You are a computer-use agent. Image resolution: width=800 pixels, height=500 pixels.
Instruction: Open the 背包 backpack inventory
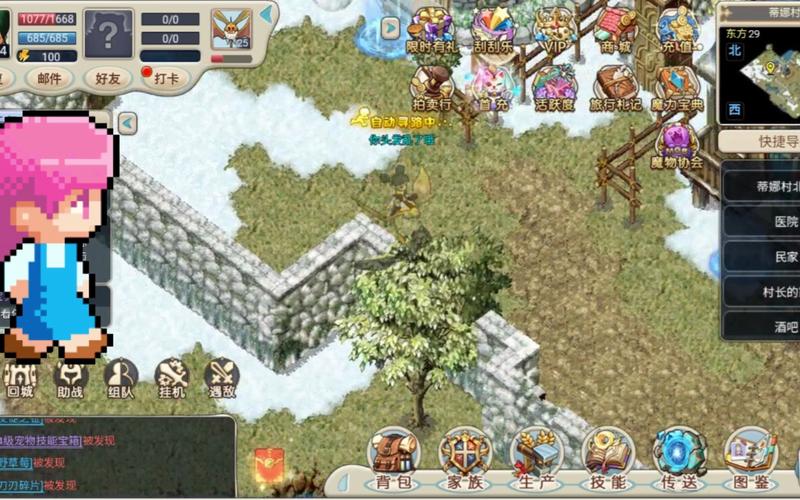[x=394, y=457]
